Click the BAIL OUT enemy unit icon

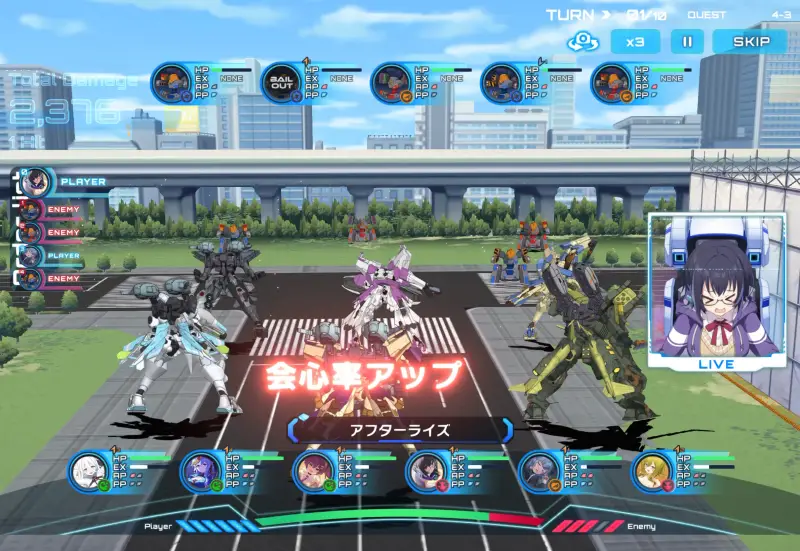[282, 83]
